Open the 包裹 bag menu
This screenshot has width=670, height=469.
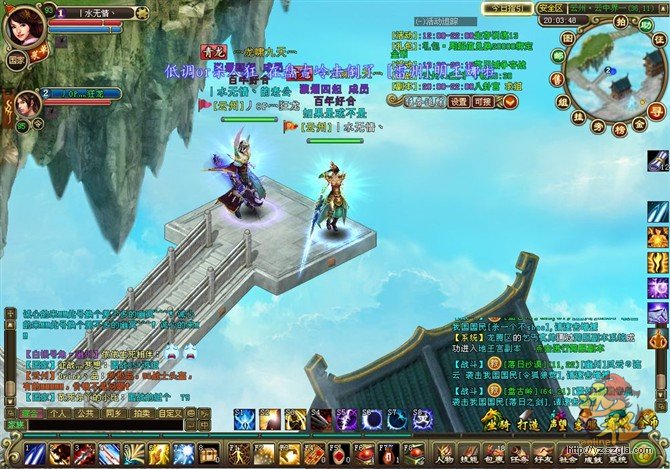497,452
